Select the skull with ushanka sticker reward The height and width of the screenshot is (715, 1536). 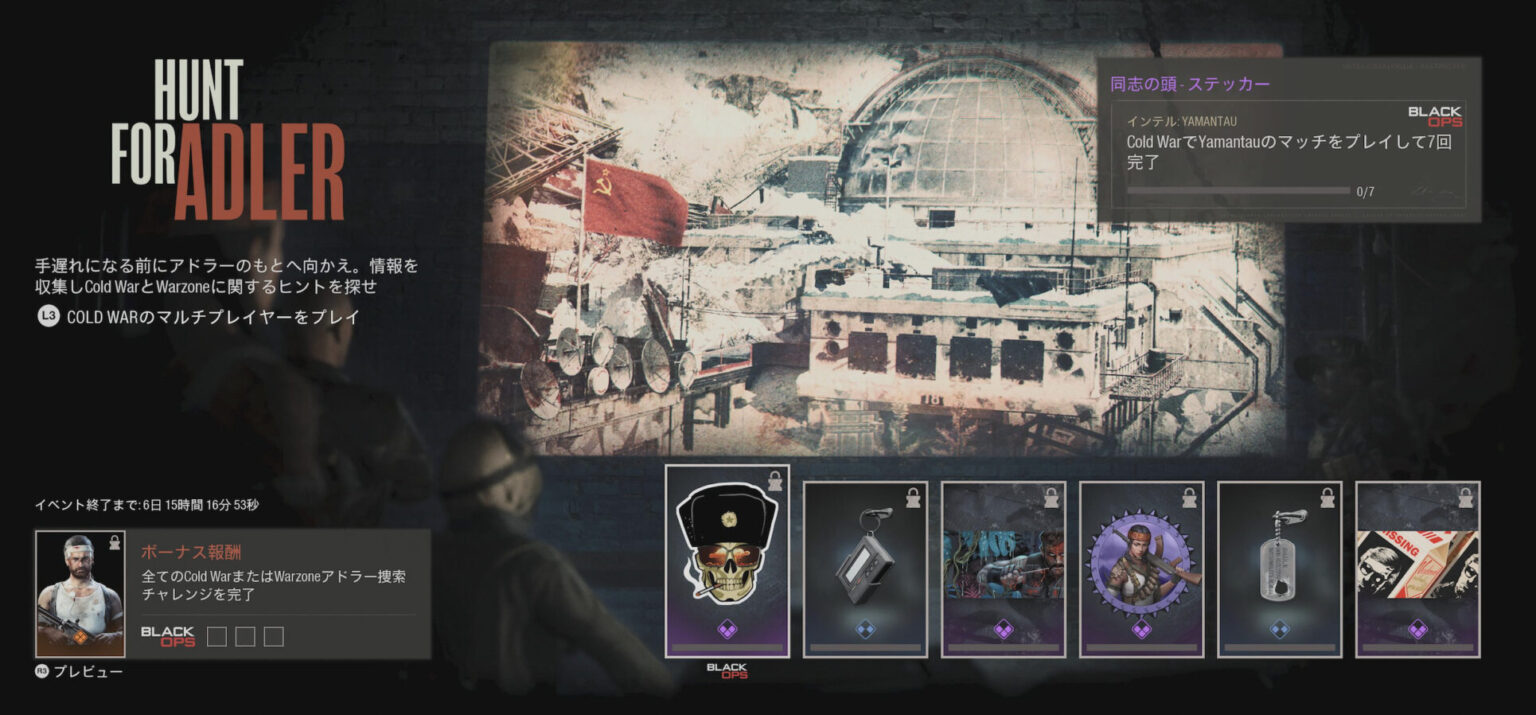[x=727, y=560]
